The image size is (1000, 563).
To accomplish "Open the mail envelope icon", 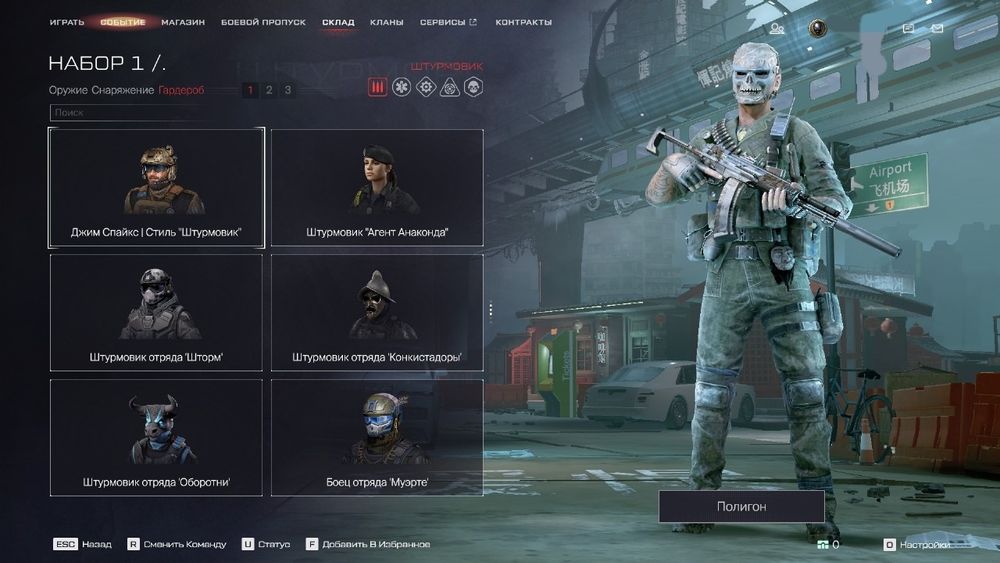I will (937, 29).
